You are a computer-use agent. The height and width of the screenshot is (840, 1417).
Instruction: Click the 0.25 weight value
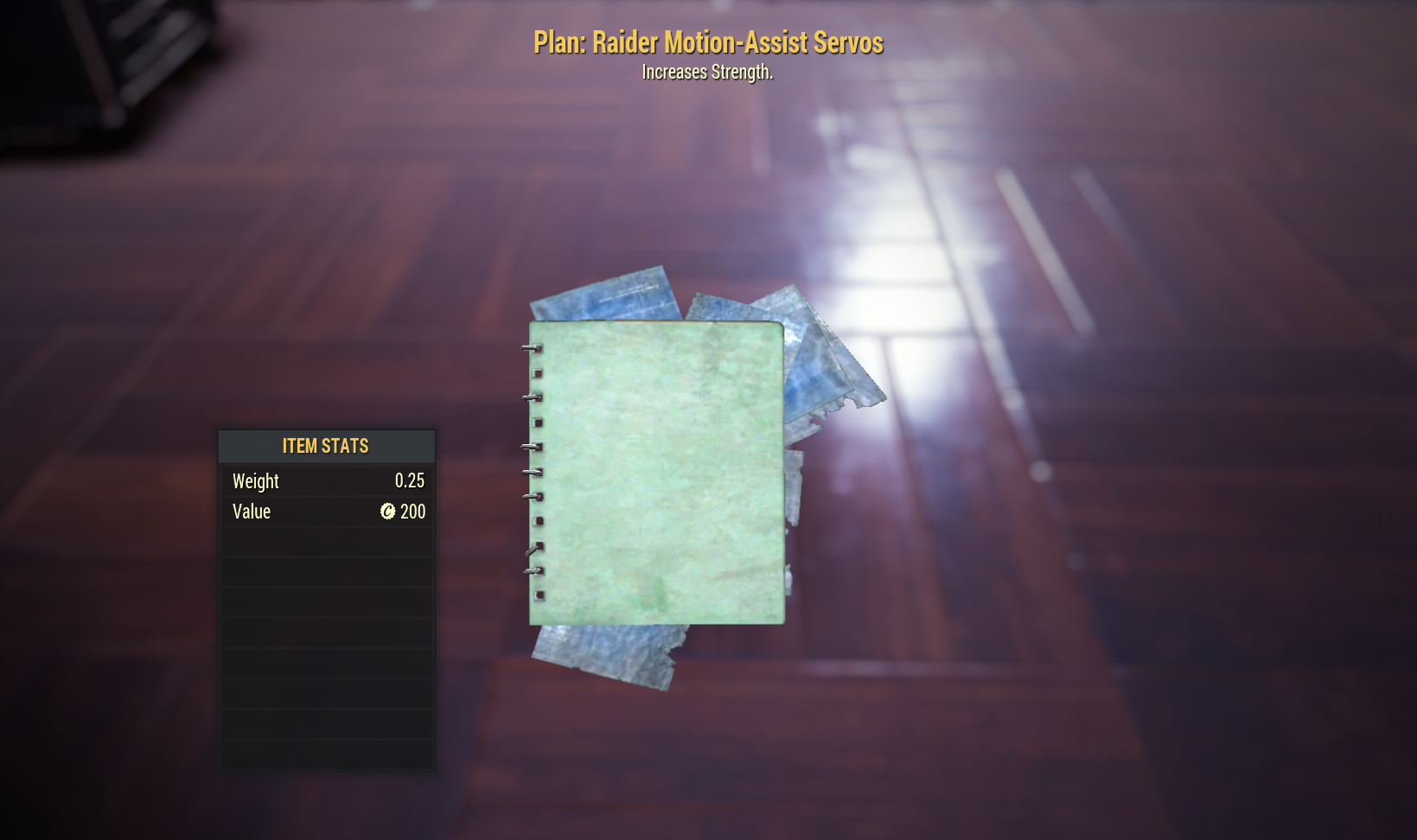click(x=409, y=481)
